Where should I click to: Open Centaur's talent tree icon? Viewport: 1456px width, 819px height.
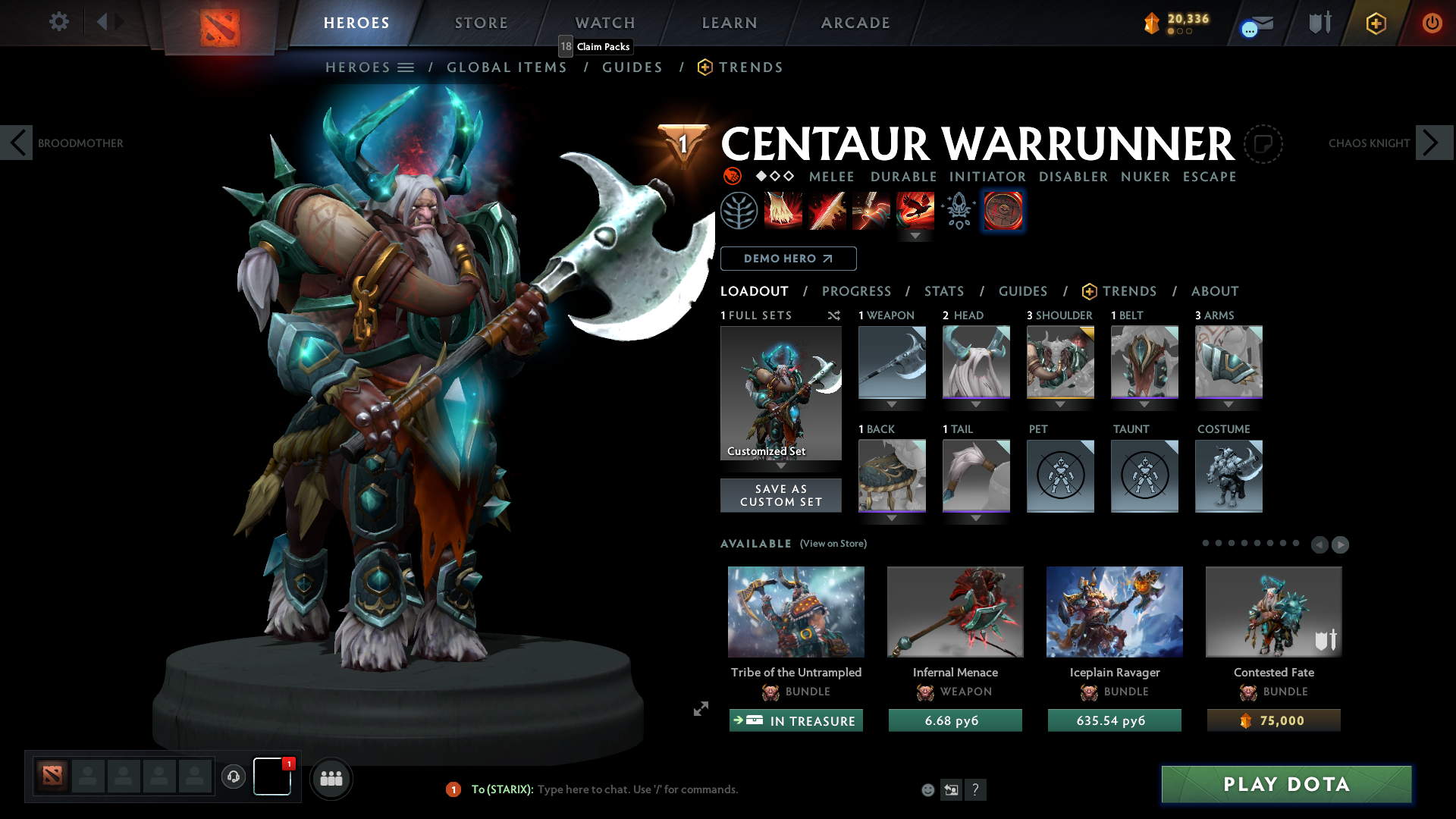coord(740,211)
